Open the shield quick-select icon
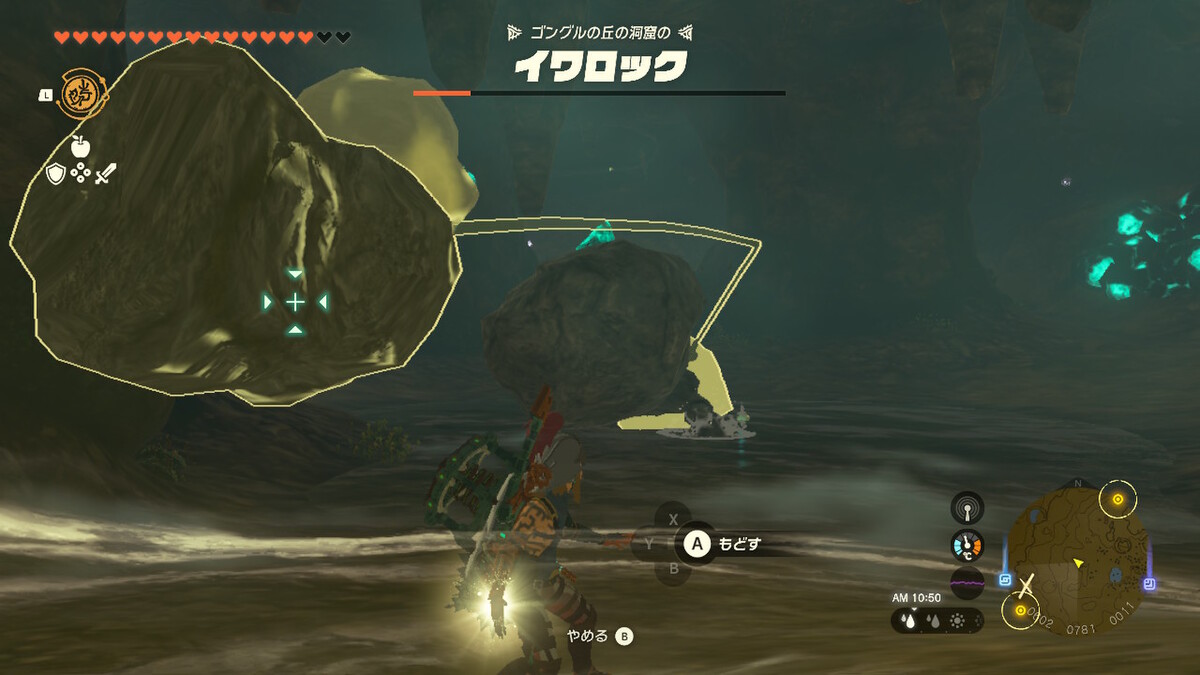The width and height of the screenshot is (1200, 675). (56, 174)
